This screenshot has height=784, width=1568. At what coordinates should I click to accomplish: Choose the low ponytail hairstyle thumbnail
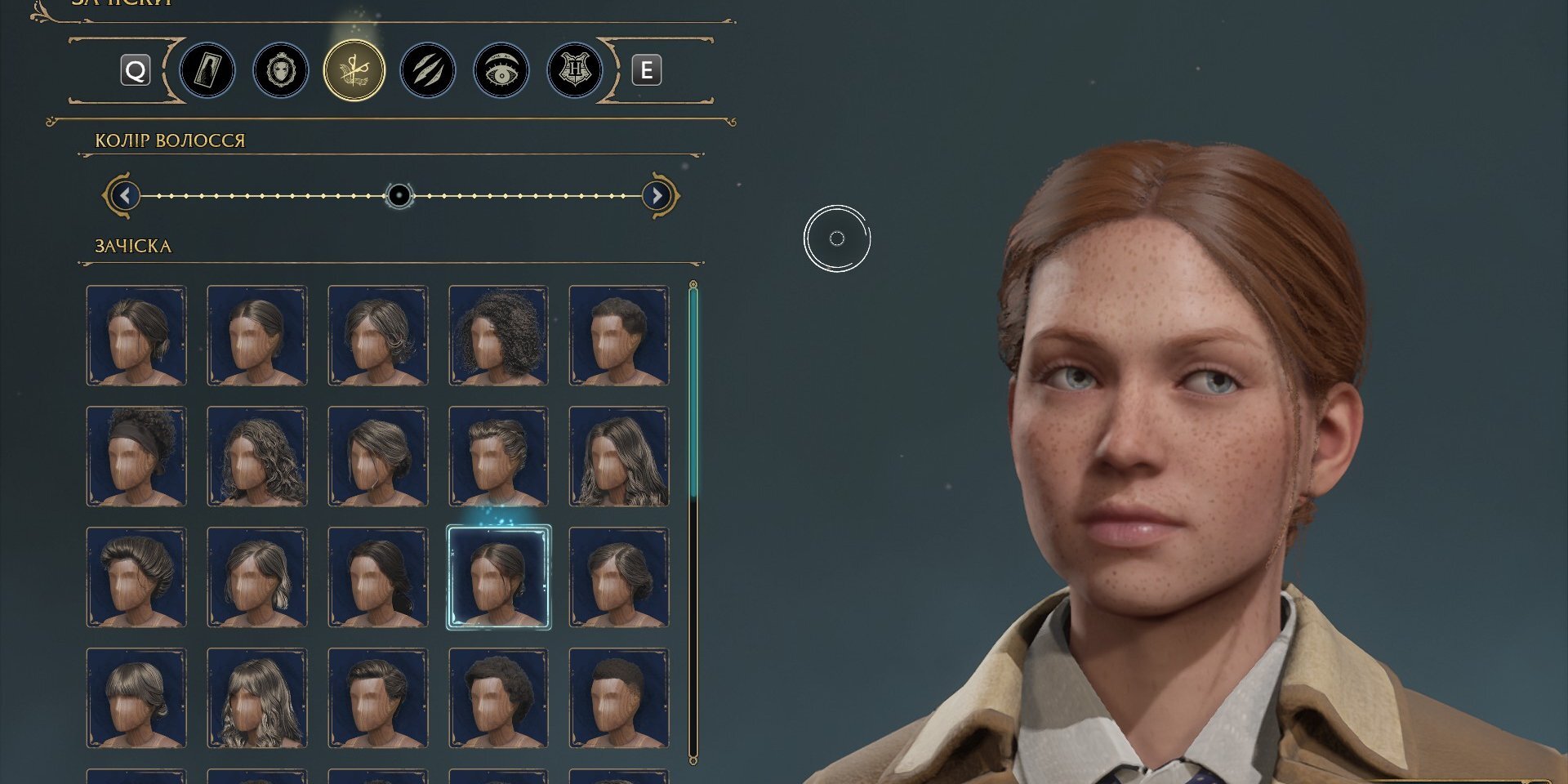click(x=378, y=577)
